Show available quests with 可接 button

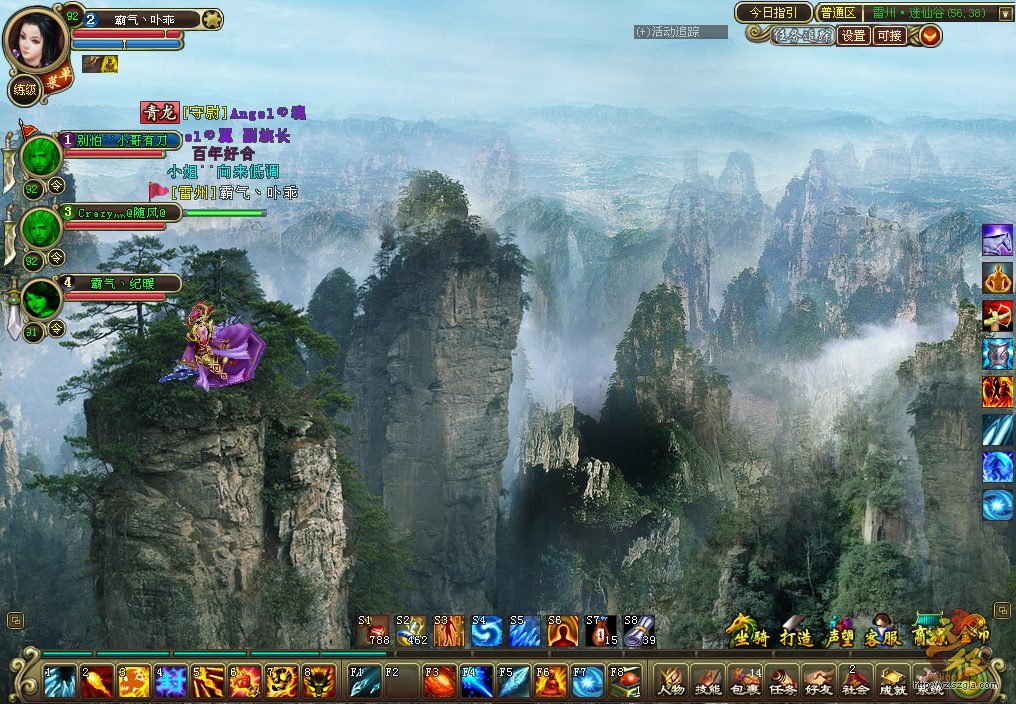point(889,36)
